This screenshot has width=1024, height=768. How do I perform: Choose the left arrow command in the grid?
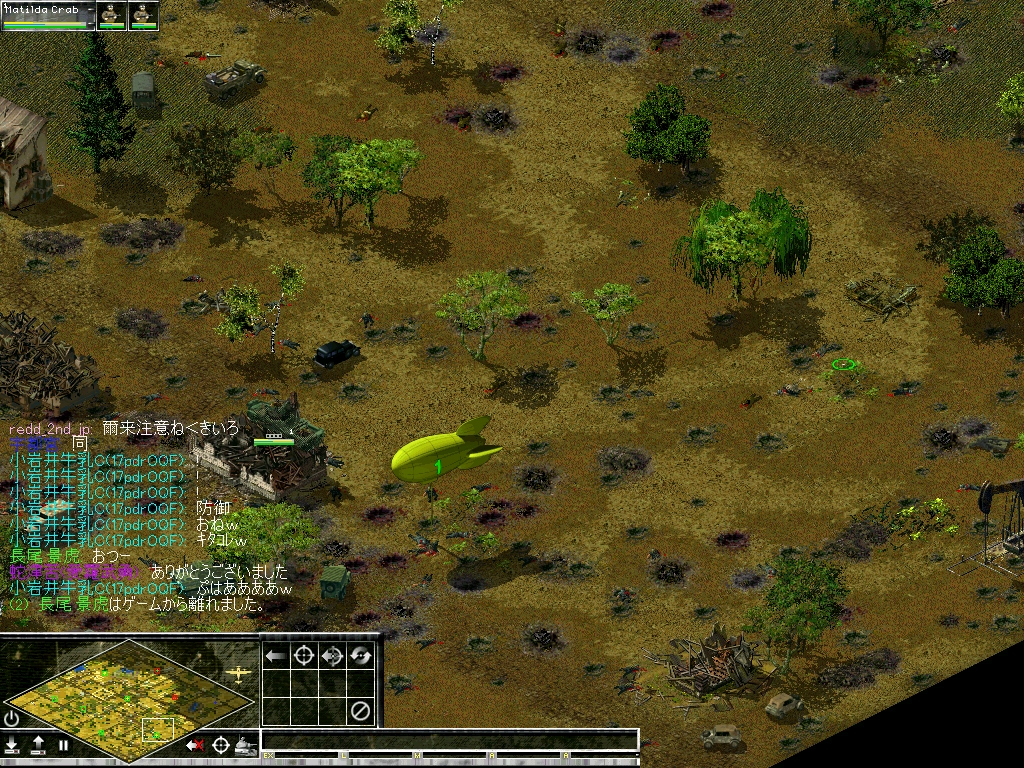275,656
